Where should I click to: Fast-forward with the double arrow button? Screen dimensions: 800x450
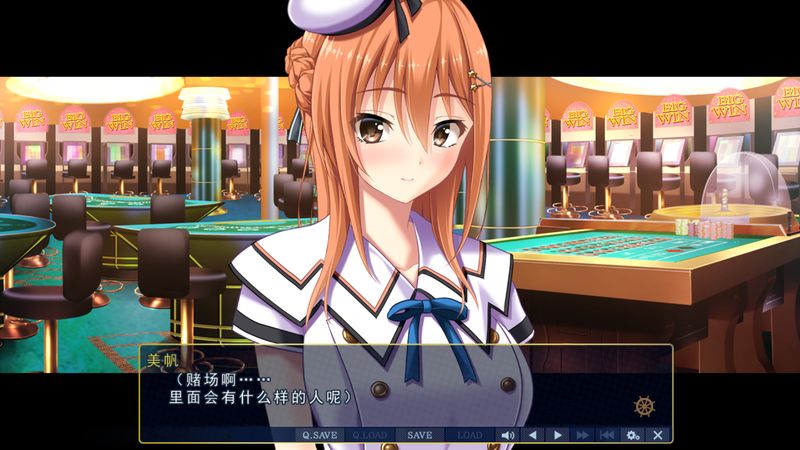tap(583, 435)
